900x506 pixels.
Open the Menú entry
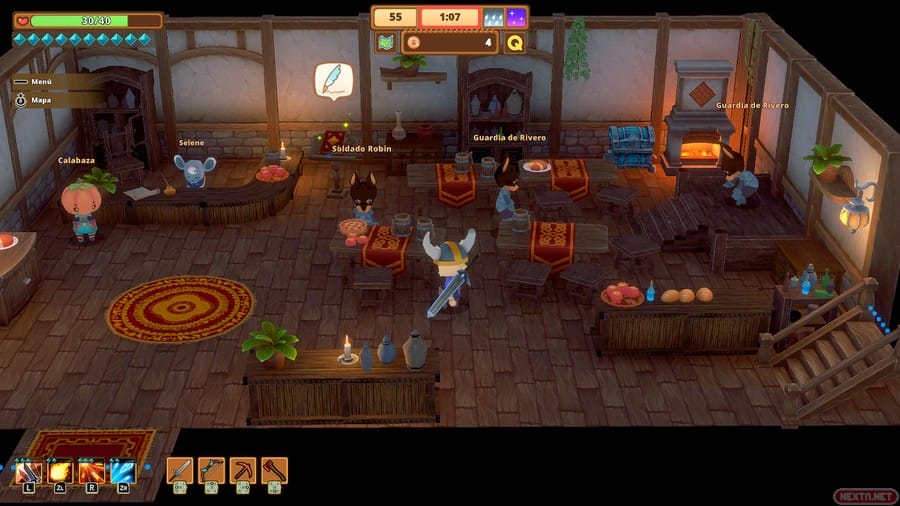point(40,82)
